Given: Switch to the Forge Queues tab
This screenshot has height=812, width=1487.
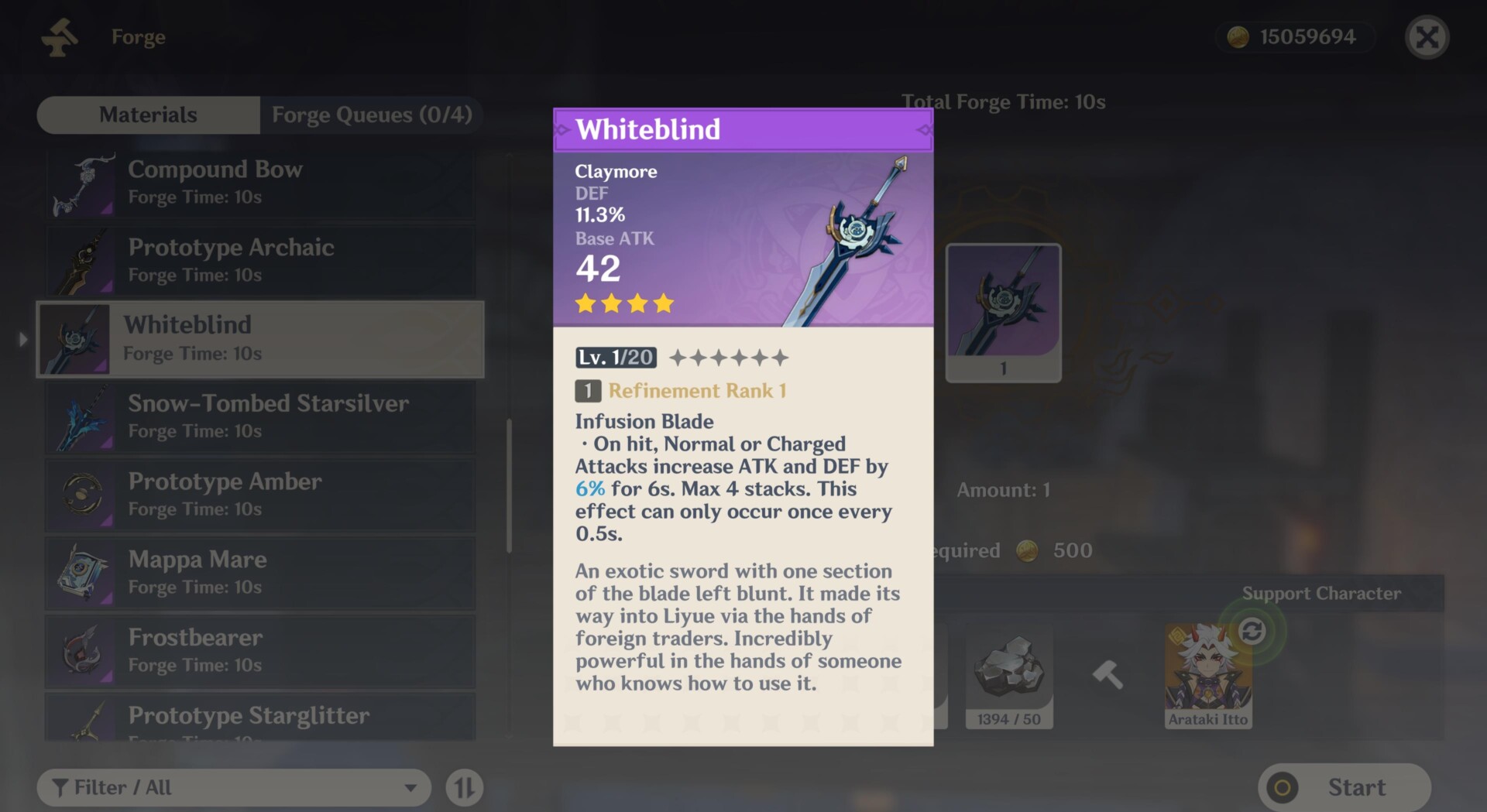Looking at the screenshot, I should click(x=371, y=115).
